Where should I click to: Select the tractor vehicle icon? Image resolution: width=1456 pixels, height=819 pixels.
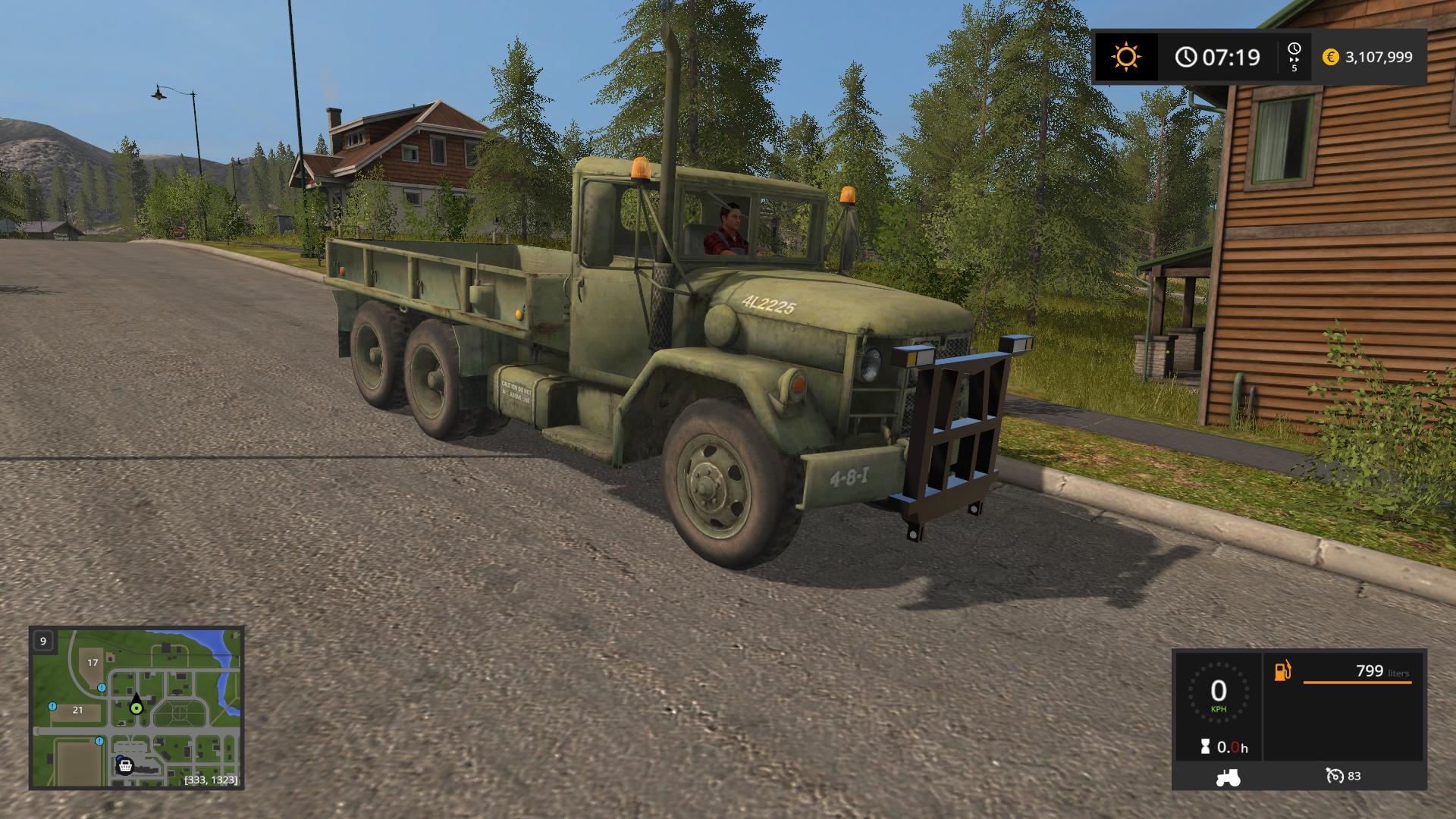point(1227,777)
